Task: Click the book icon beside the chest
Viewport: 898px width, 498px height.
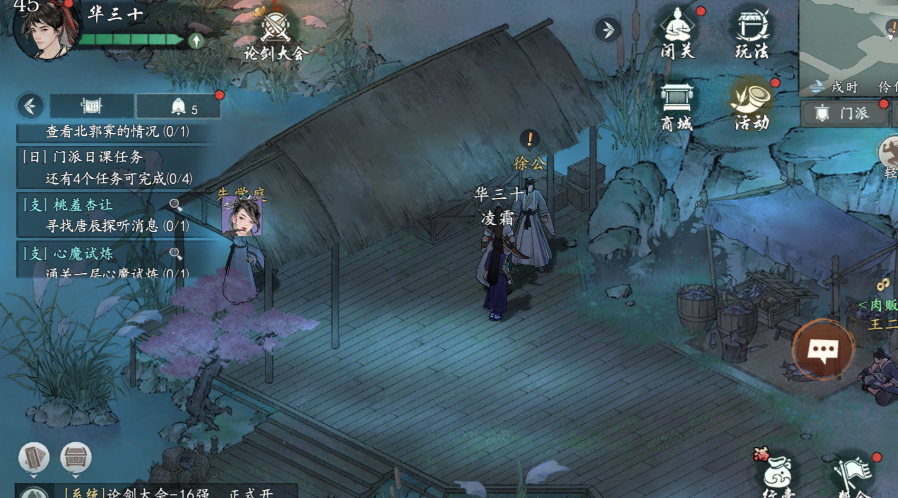Action: coord(34,458)
